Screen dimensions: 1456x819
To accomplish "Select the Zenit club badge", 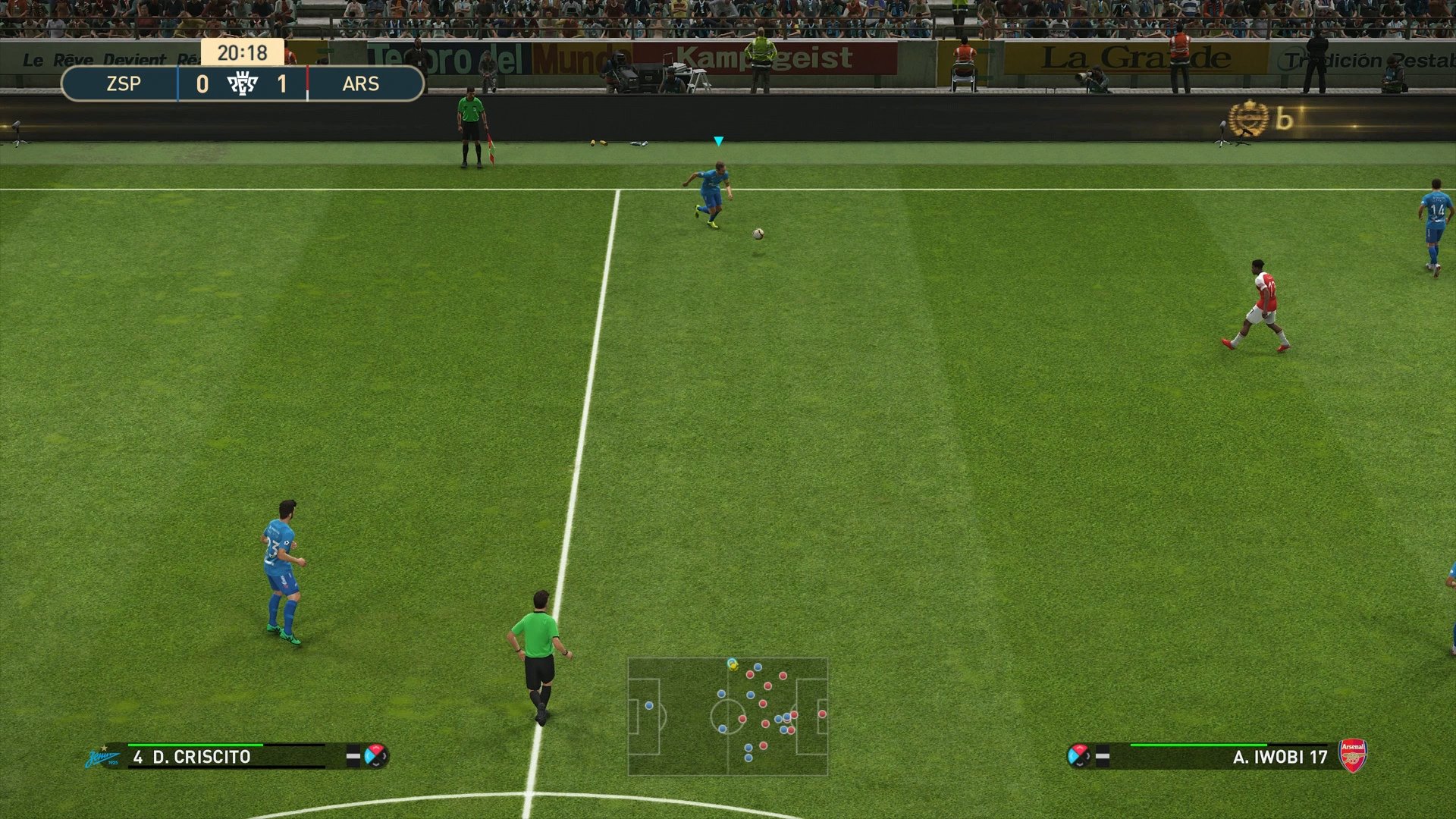I will (x=102, y=756).
